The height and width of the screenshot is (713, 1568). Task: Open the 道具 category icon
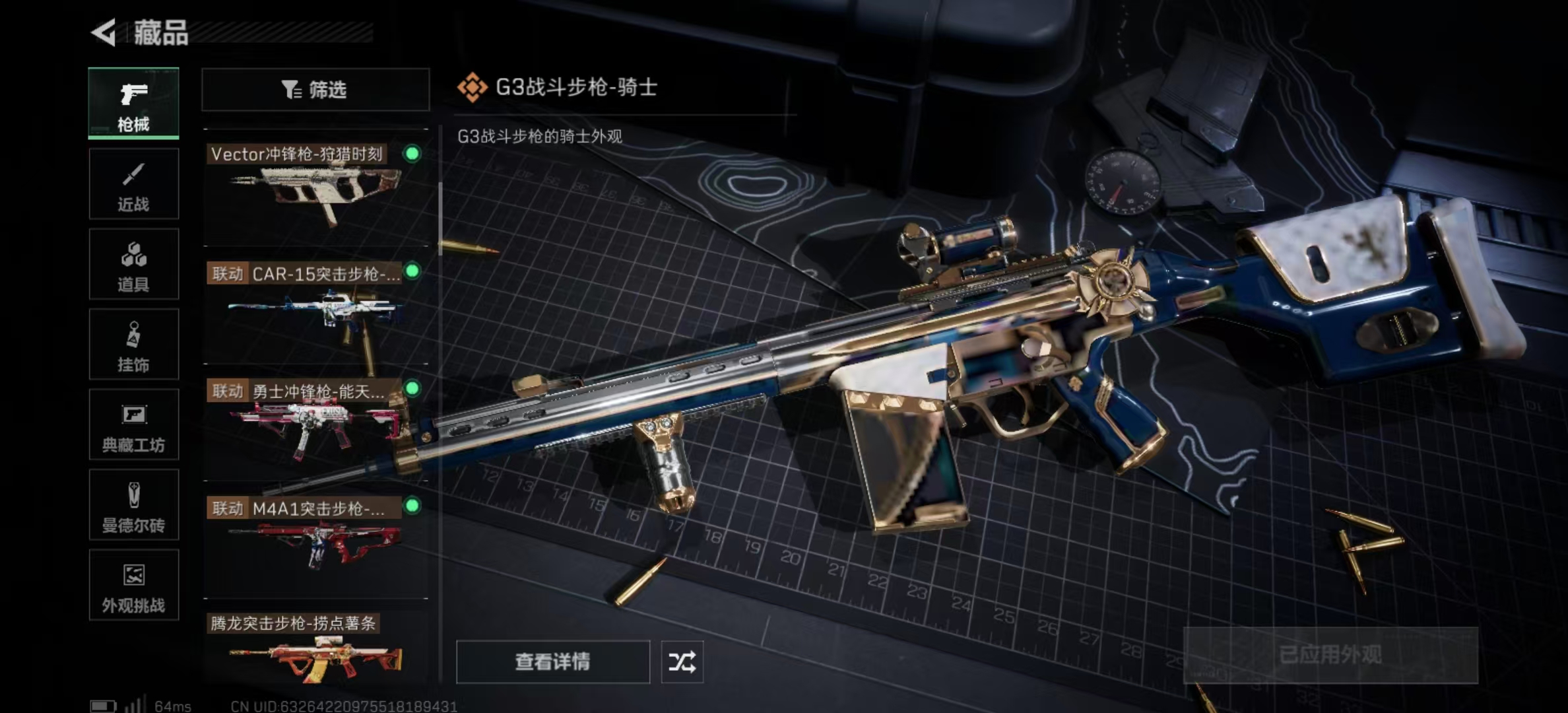coord(133,263)
